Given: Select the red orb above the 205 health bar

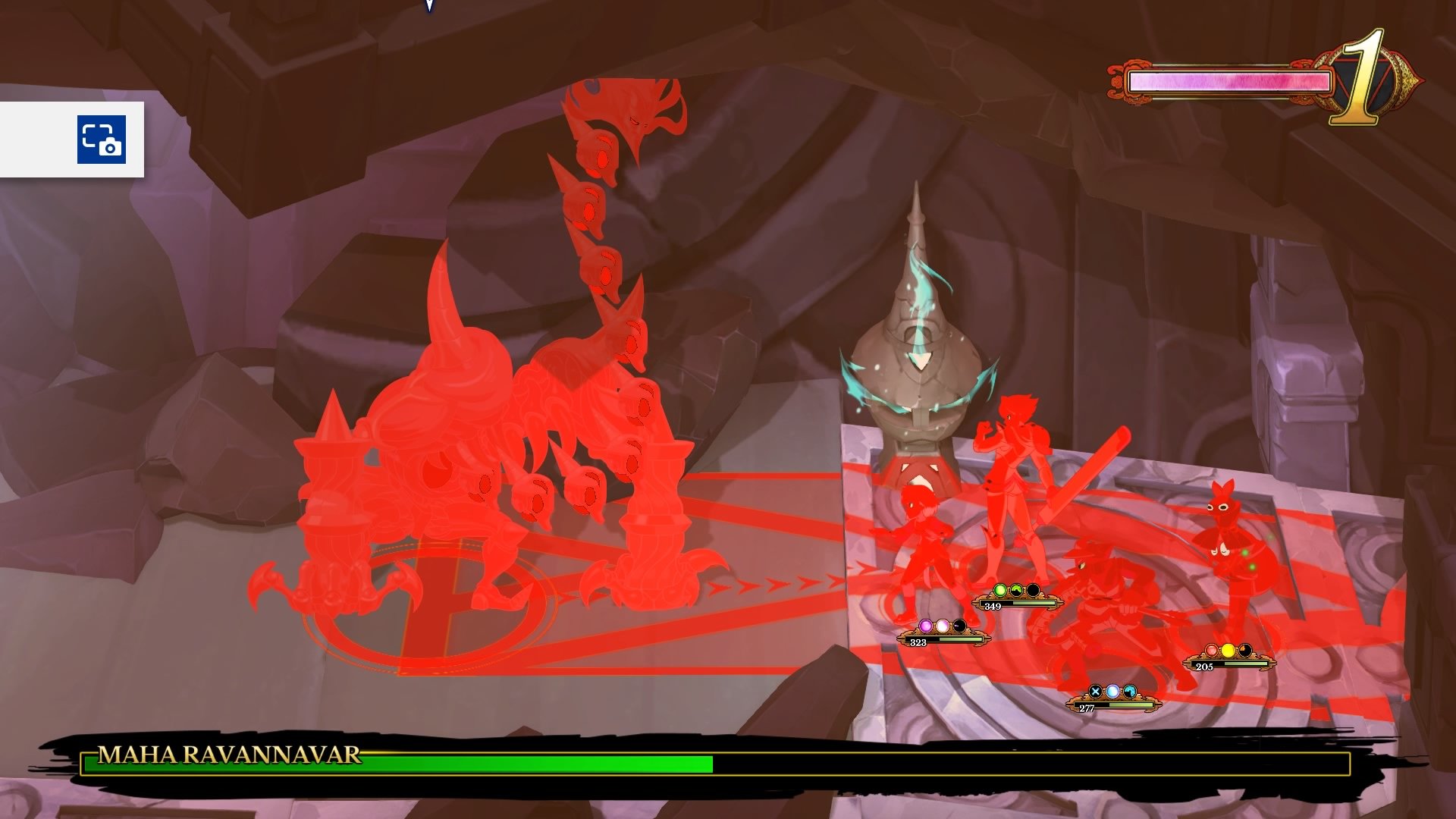Looking at the screenshot, I should click(1212, 650).
